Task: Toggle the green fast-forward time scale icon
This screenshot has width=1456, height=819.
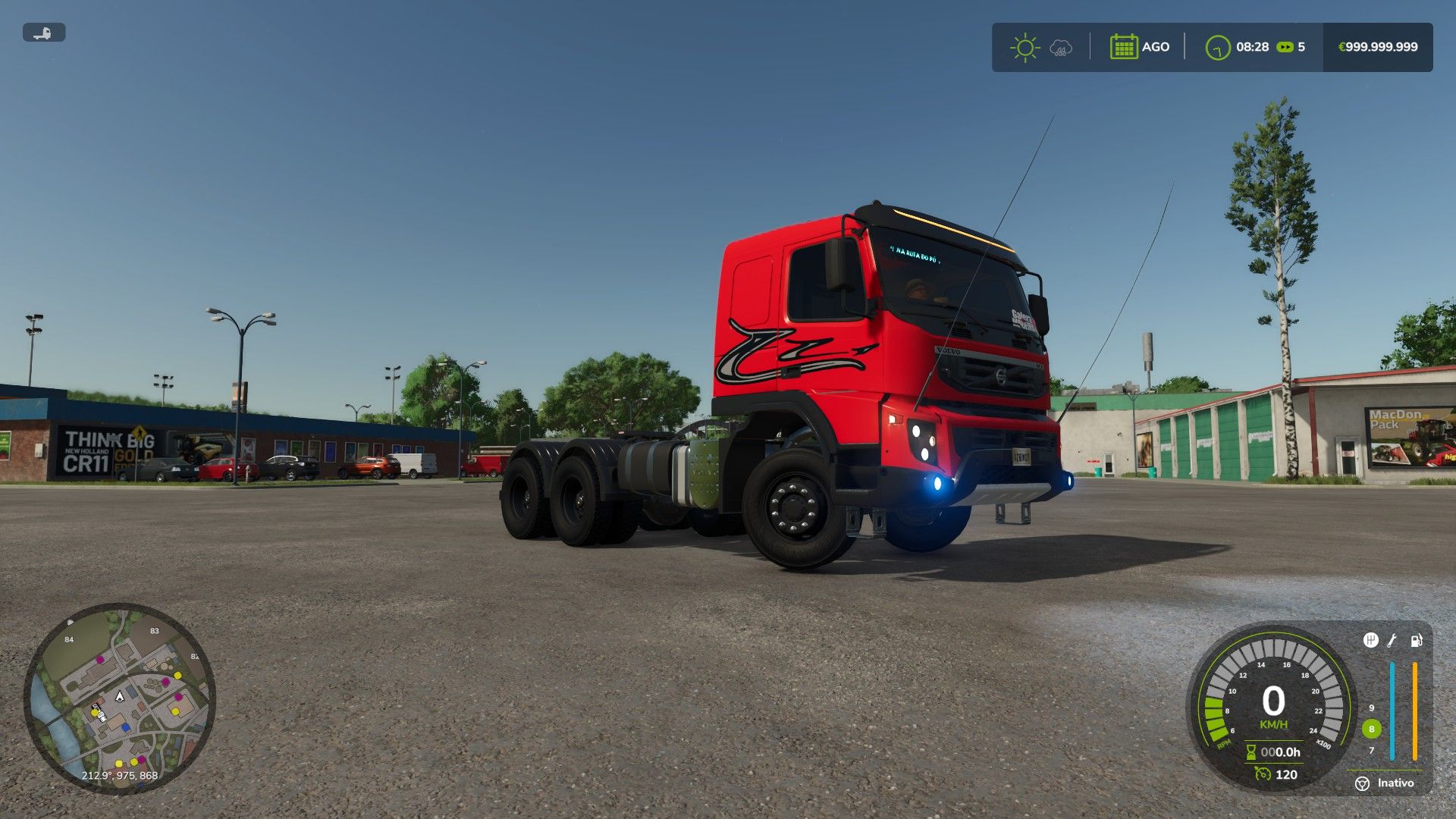Action: [x=1285, y=47]
